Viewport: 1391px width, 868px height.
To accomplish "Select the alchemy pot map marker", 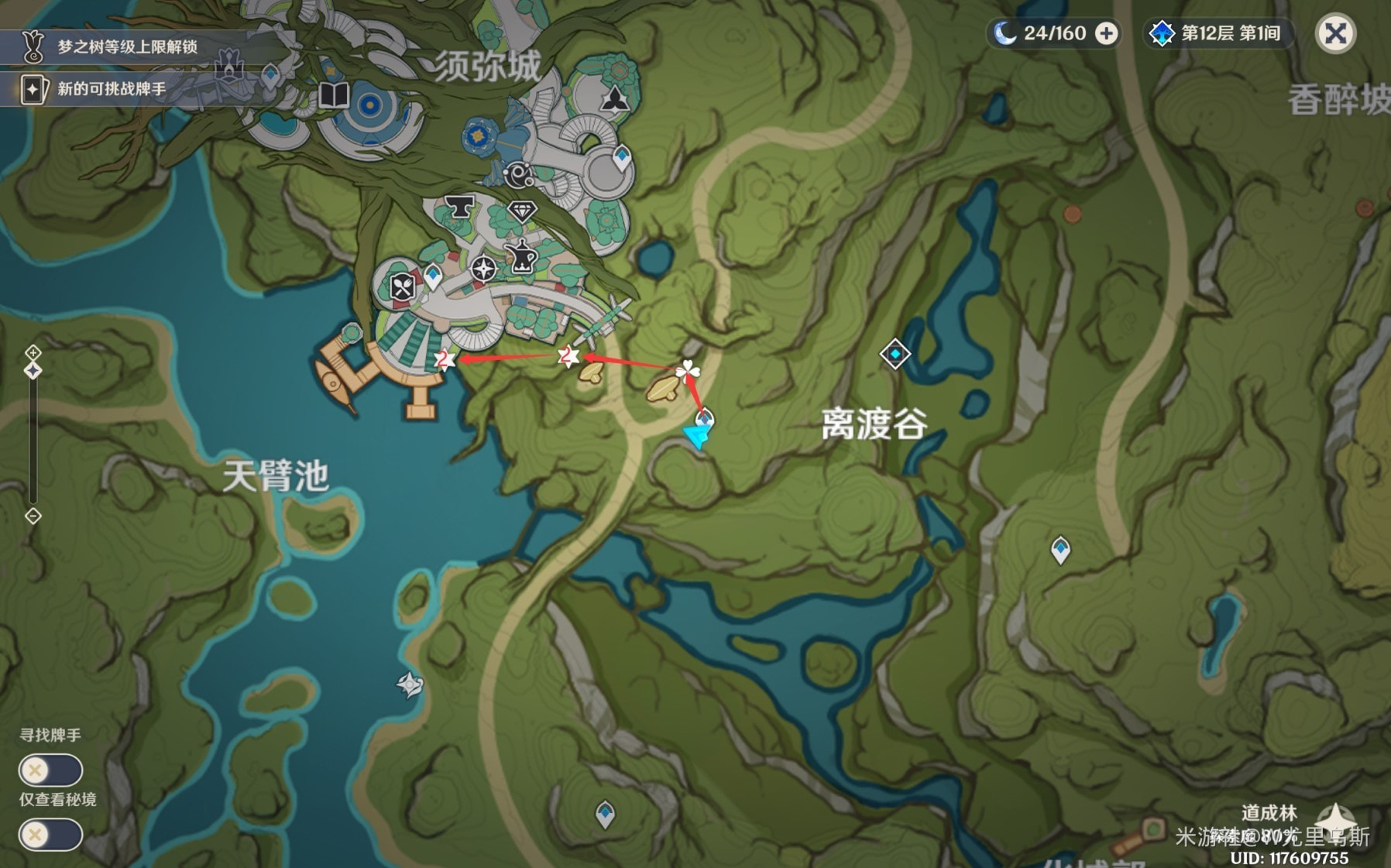I will point(522,257).
